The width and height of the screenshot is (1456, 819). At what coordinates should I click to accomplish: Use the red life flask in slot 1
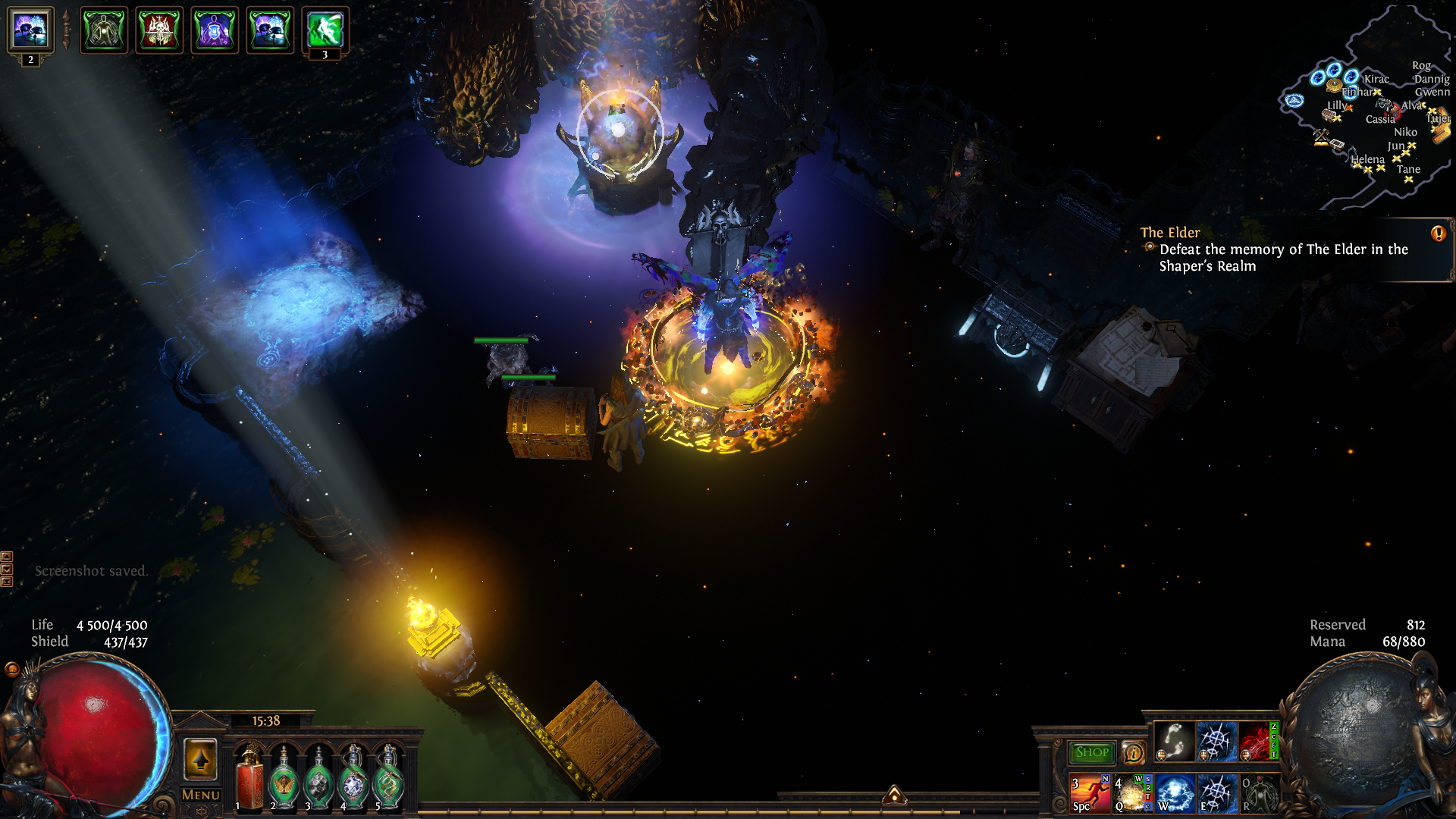coord(249,778)
